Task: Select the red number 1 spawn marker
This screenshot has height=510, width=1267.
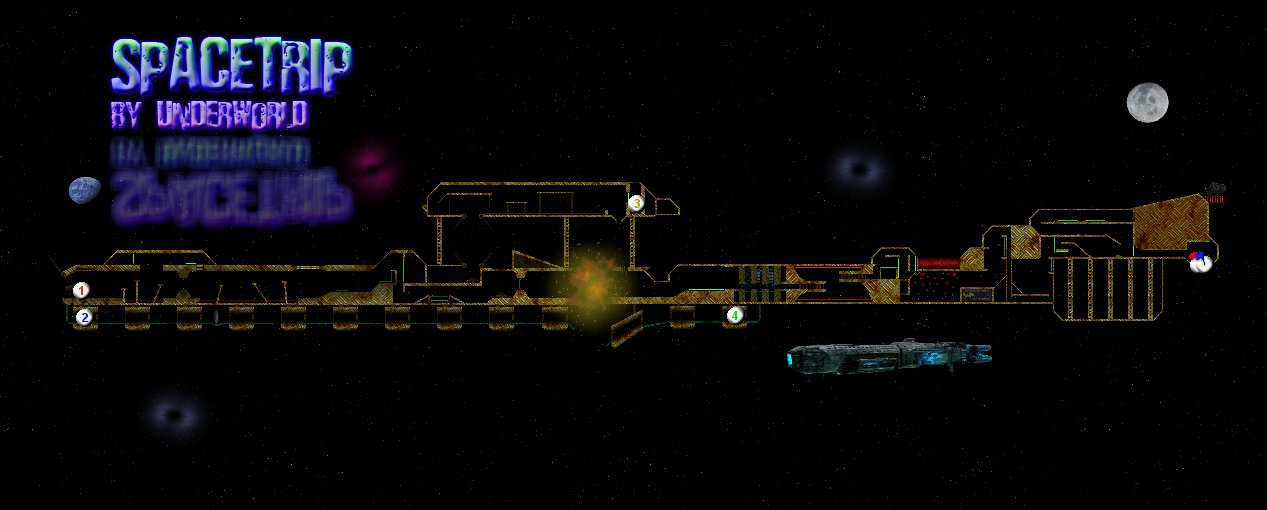Action: pyautogui.click(x=82, y=290)
